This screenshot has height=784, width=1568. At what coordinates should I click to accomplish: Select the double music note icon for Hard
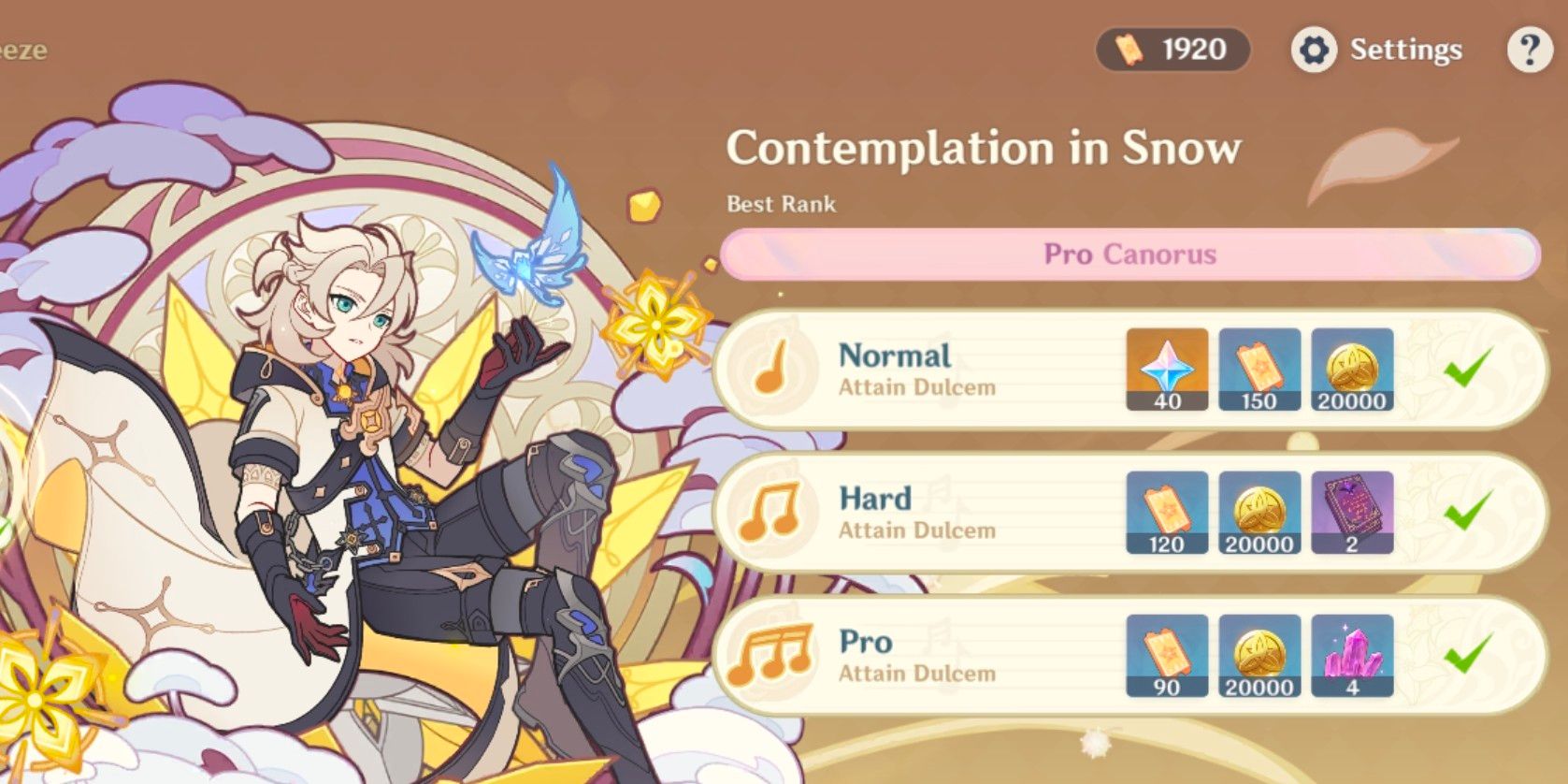click(772, 512)
